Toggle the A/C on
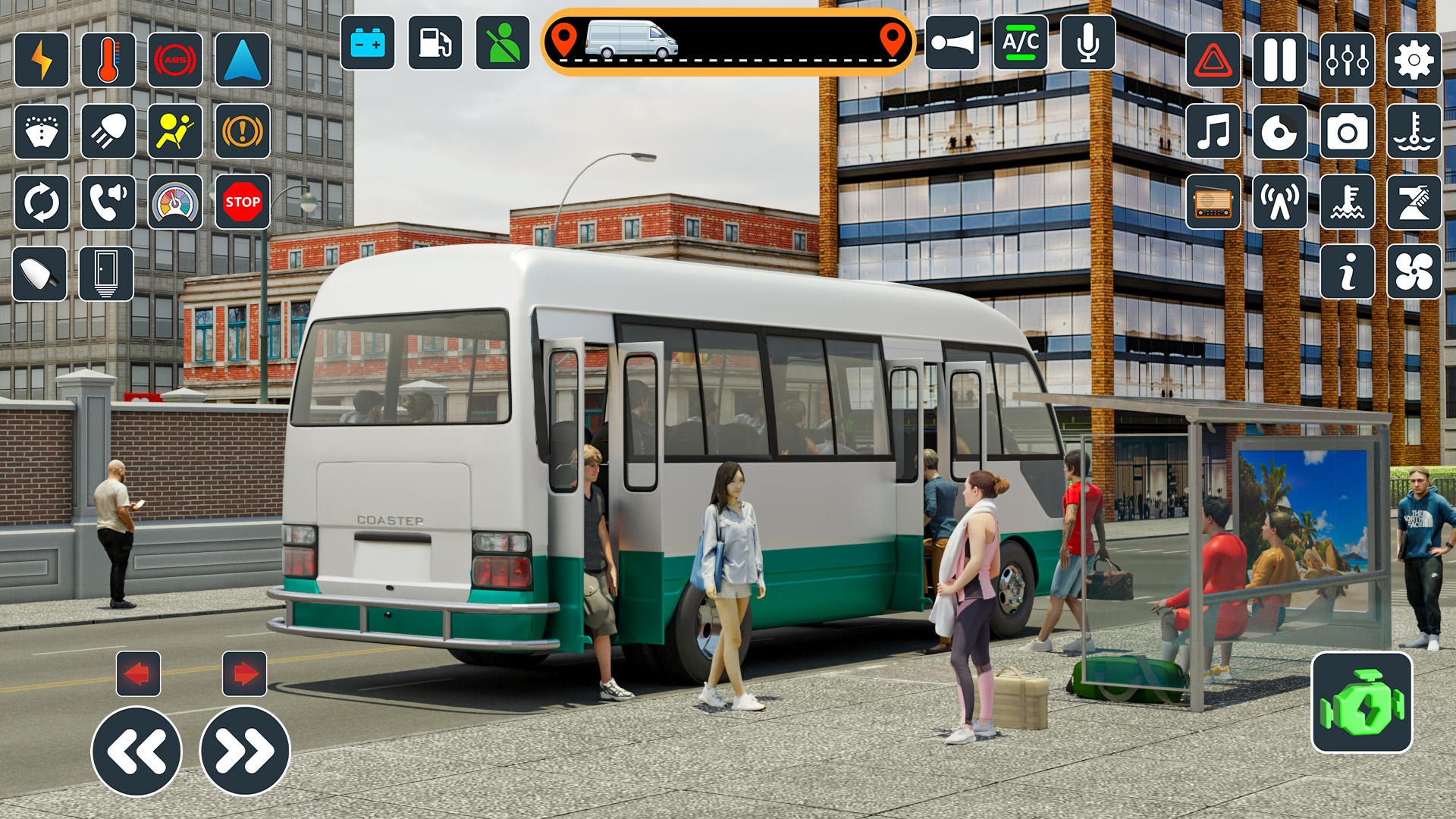 click(x=1021, y=43)
